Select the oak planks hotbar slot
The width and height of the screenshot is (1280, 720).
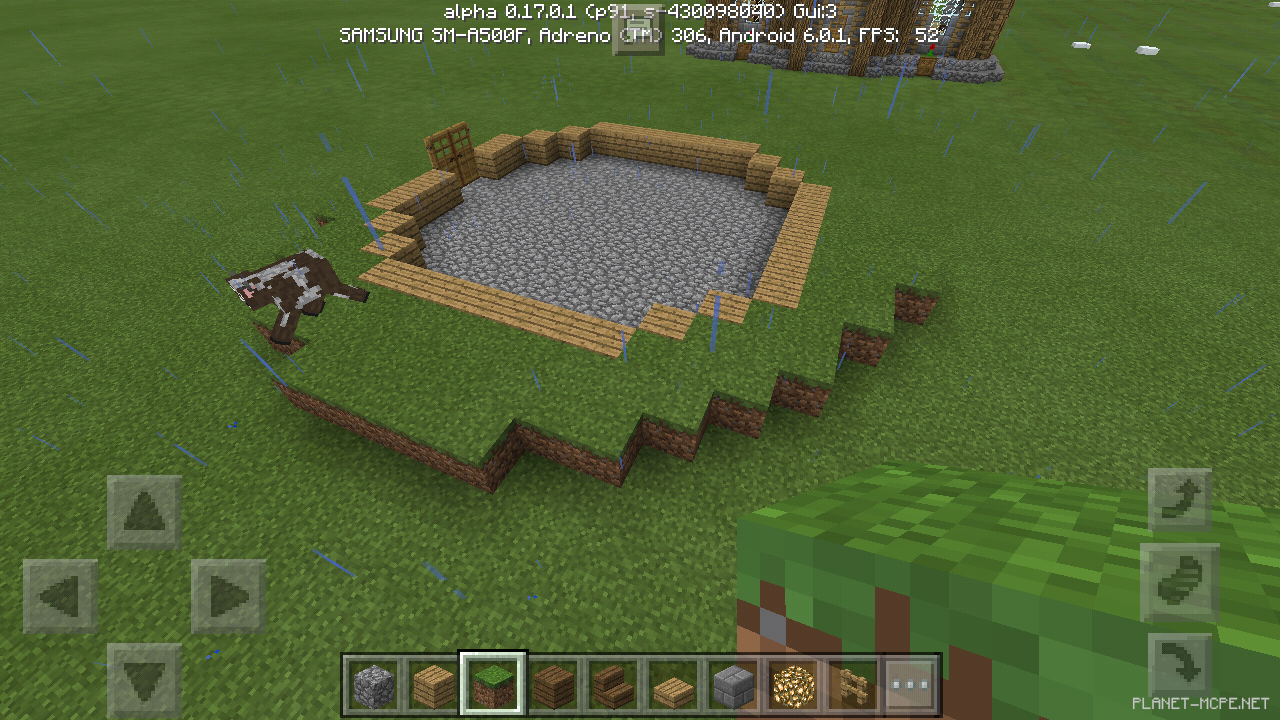[x=435, y=684]
